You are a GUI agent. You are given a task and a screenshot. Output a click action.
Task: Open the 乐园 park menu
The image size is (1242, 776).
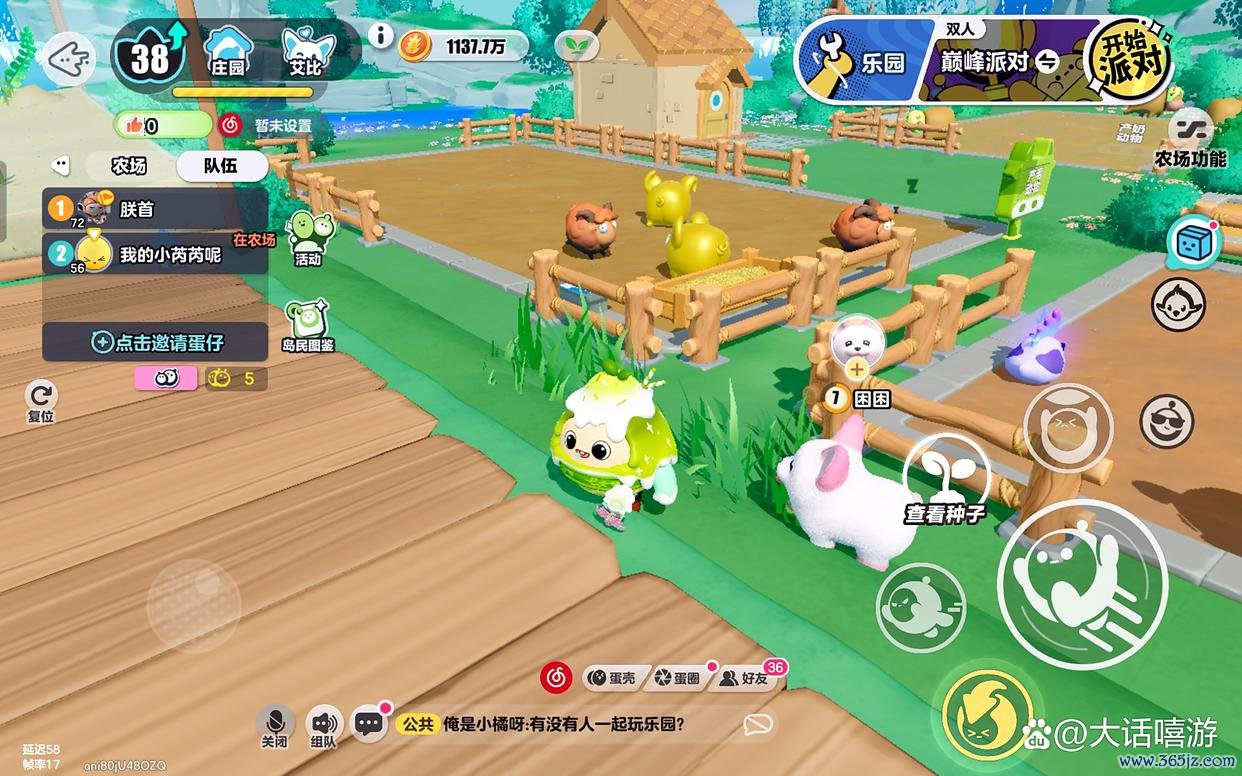pos(862,62)
